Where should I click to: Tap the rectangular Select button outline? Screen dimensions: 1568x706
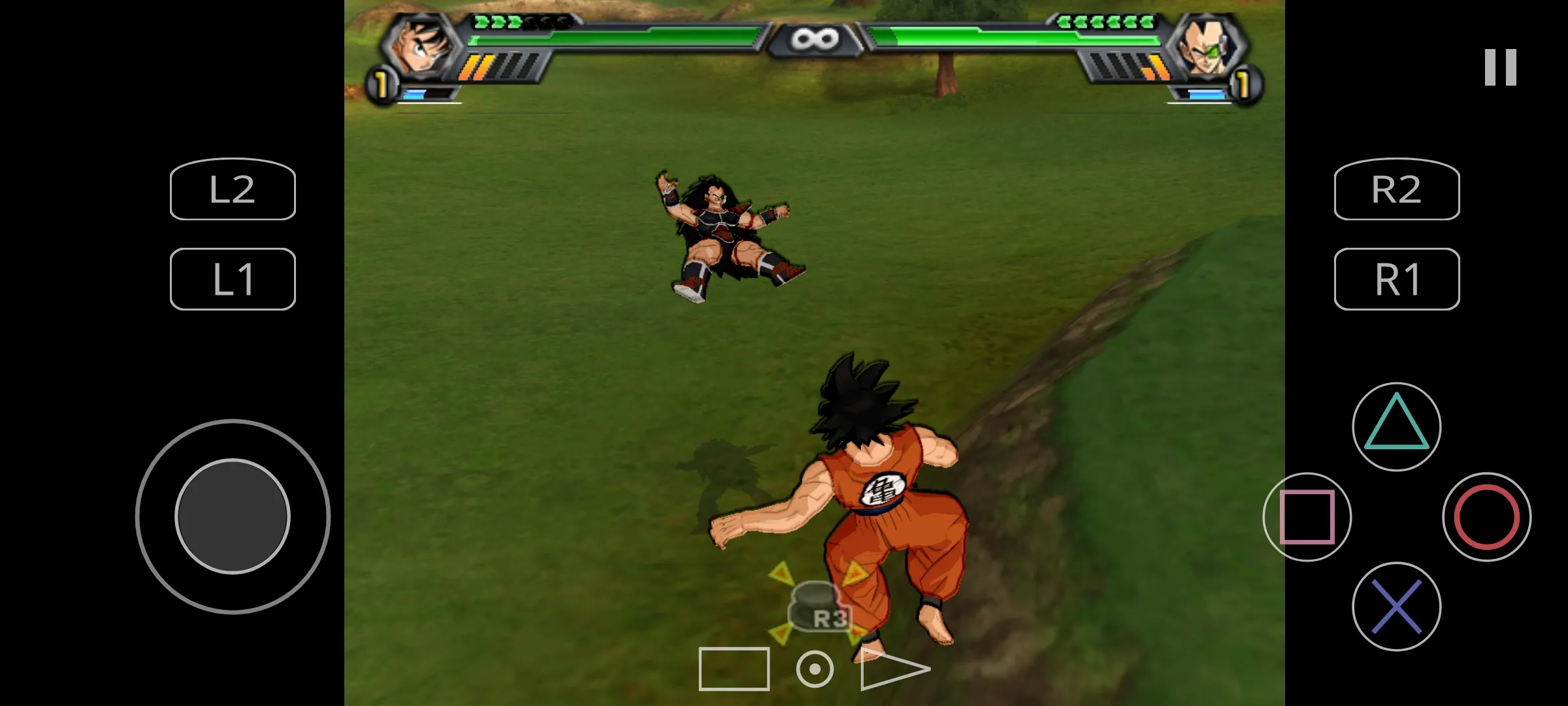pyautogui.click(x=734, y=669)
